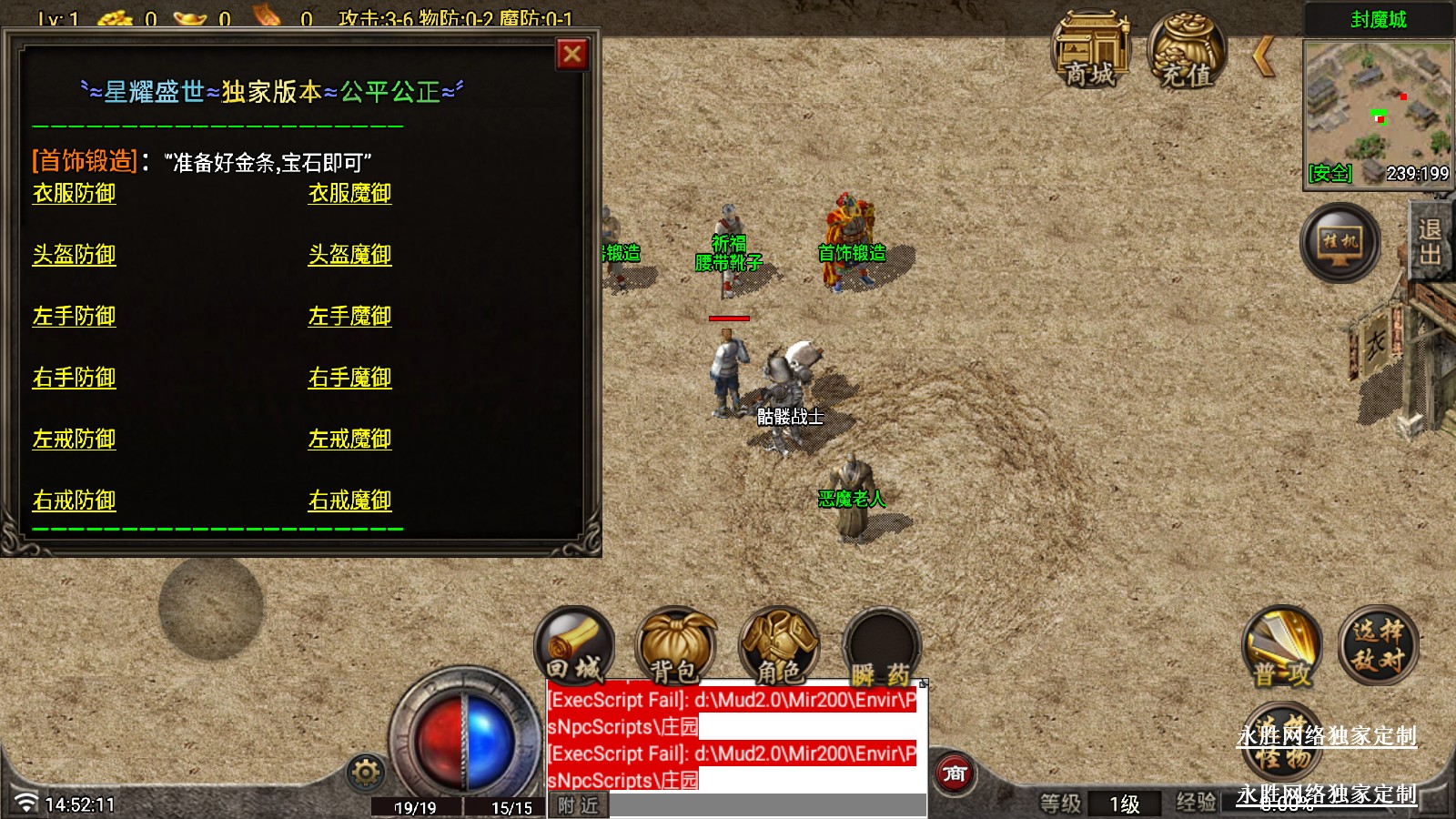
Task: Use the 回城 return scroll
Action: click(x=574, y=646)
